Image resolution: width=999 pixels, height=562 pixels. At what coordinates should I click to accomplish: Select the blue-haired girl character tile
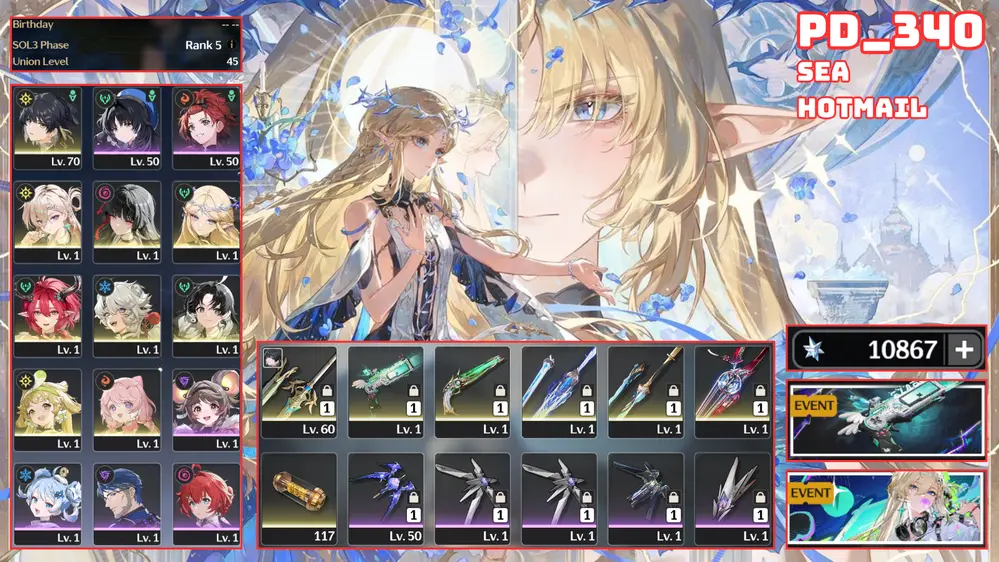pyautogui.click(x=49, y=503)
